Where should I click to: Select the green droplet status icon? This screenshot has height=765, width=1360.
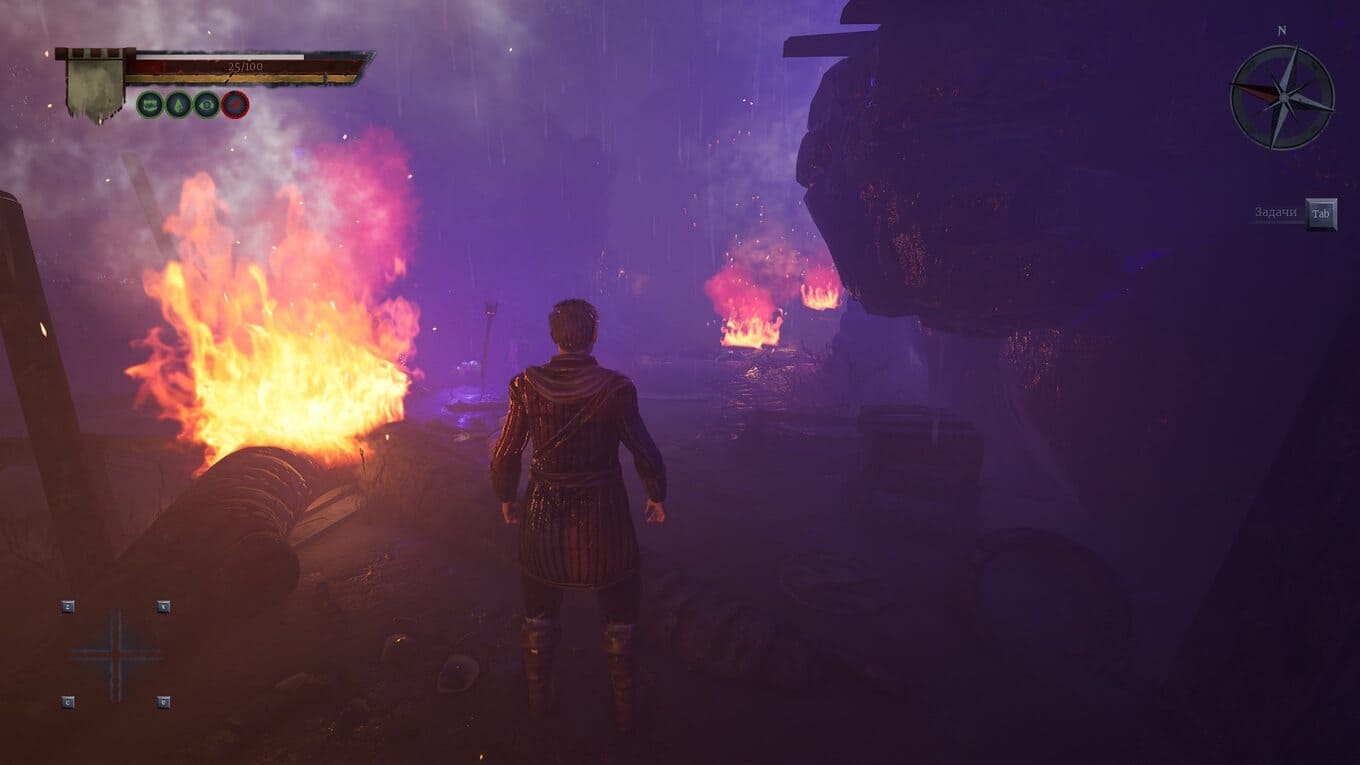[178, 104]
